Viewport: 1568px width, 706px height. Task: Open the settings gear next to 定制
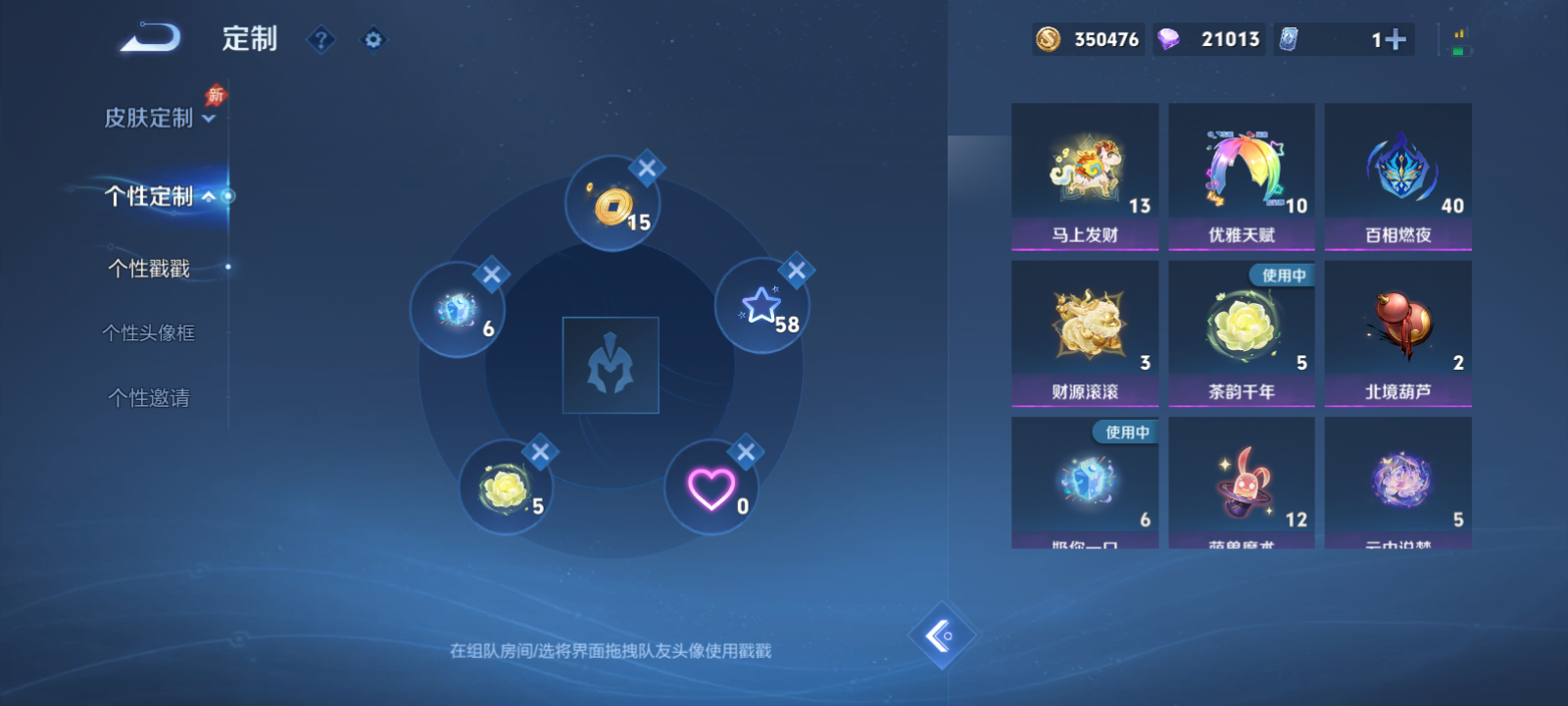click(372, 40)
